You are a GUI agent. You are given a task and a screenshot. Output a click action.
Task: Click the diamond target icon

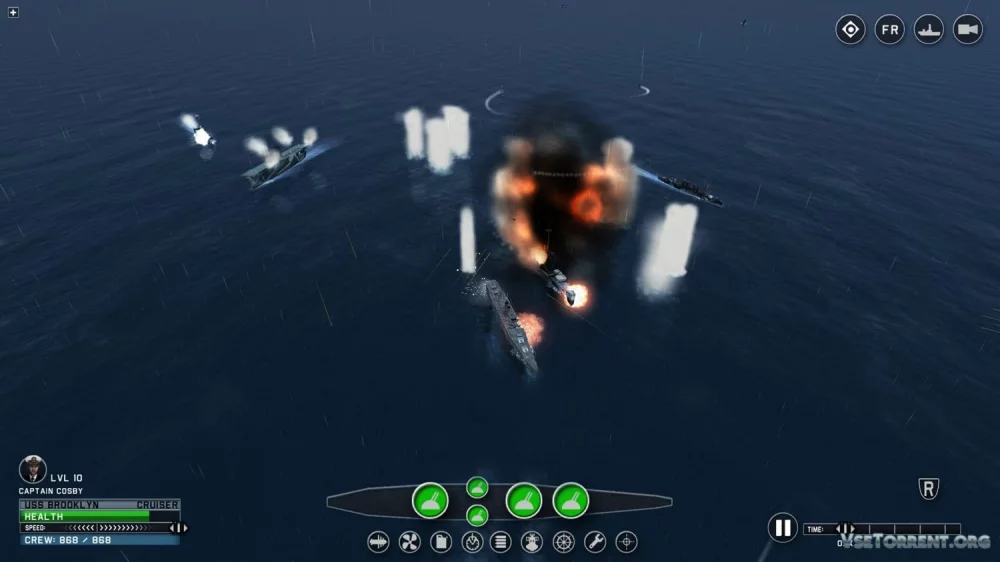tap(850, 29)
